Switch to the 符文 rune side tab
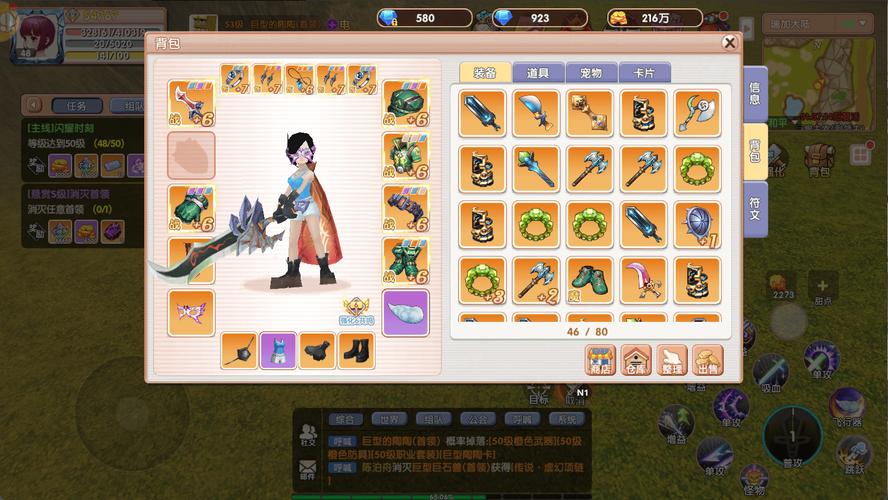Screen dimensions: 888x500 754,208
